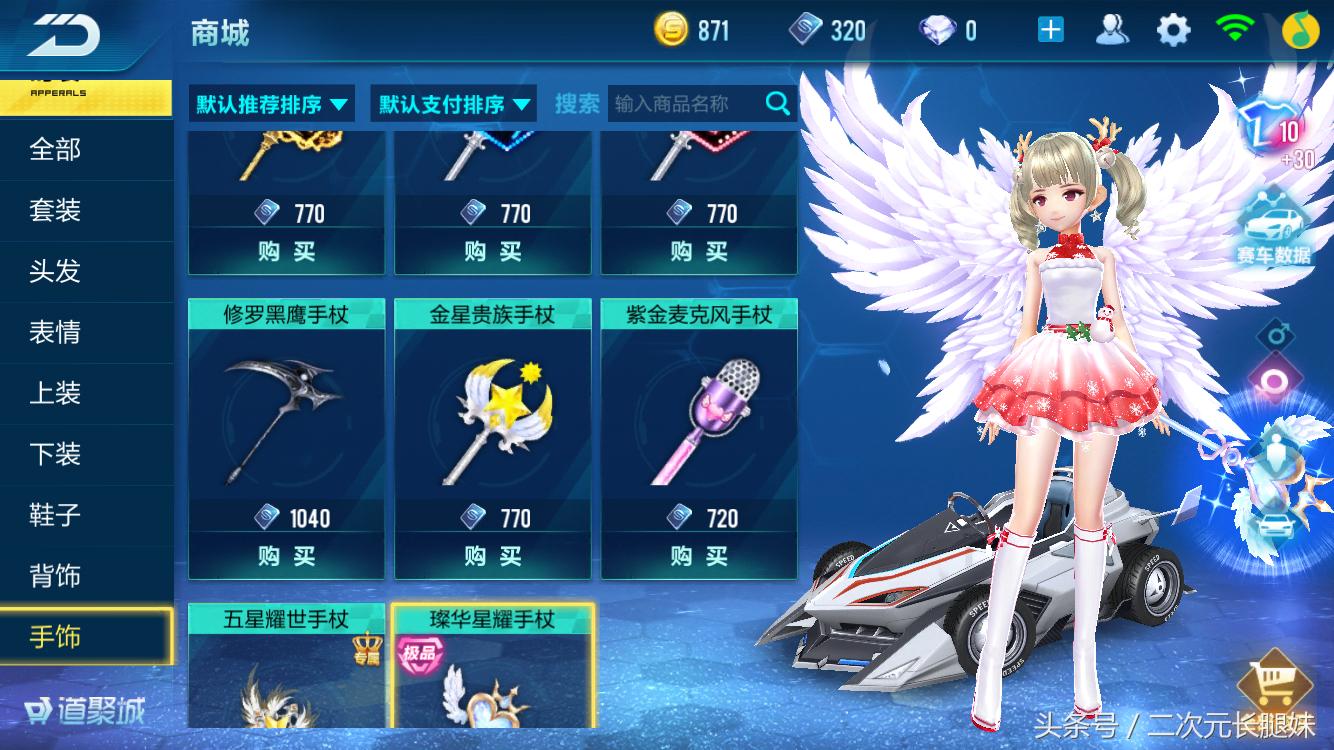
Task: Select the 套装 category tab
Action: 56,211
